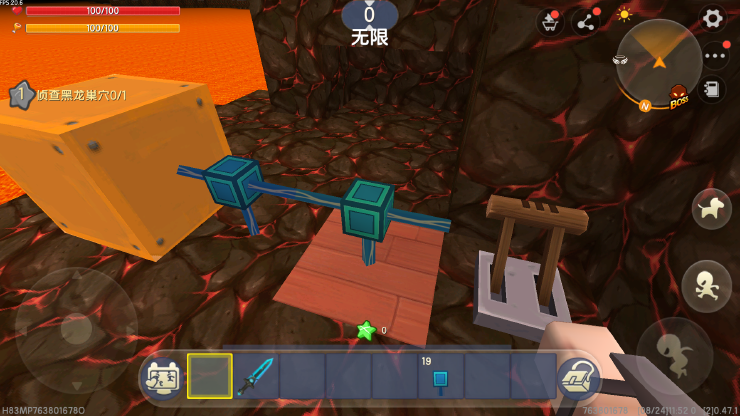Open the three-dots more options menu
The image size is (740, 416).
tap(713, 56)
